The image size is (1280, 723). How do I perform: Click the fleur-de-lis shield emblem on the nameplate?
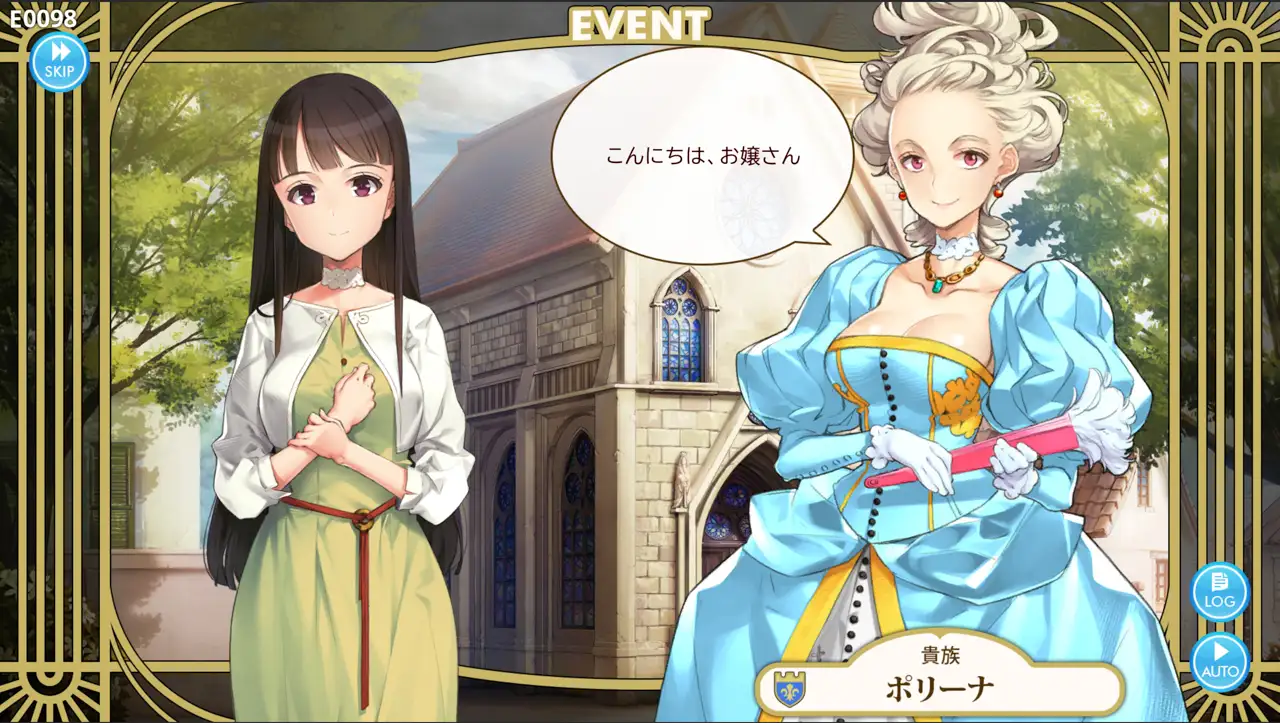(x=790, y=689)
